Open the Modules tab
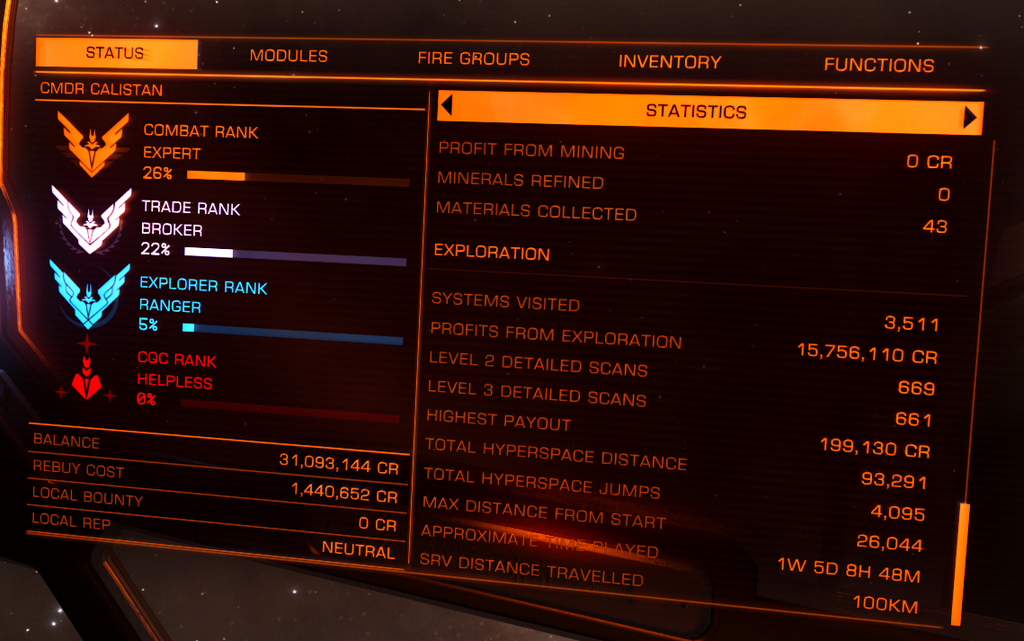Screen dimensions: 1024x641 [288, 57]
